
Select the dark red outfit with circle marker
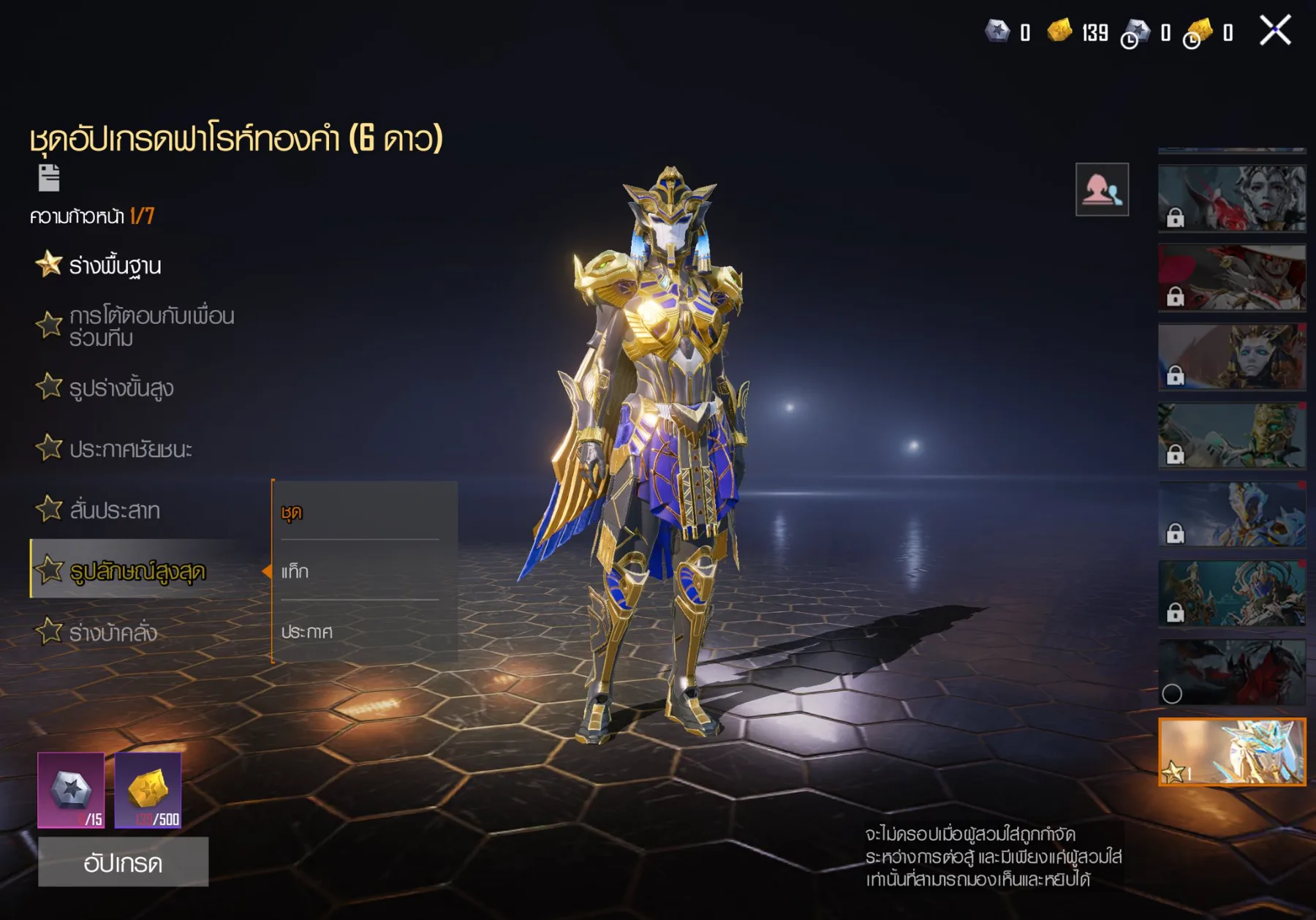click(1232, 672)
